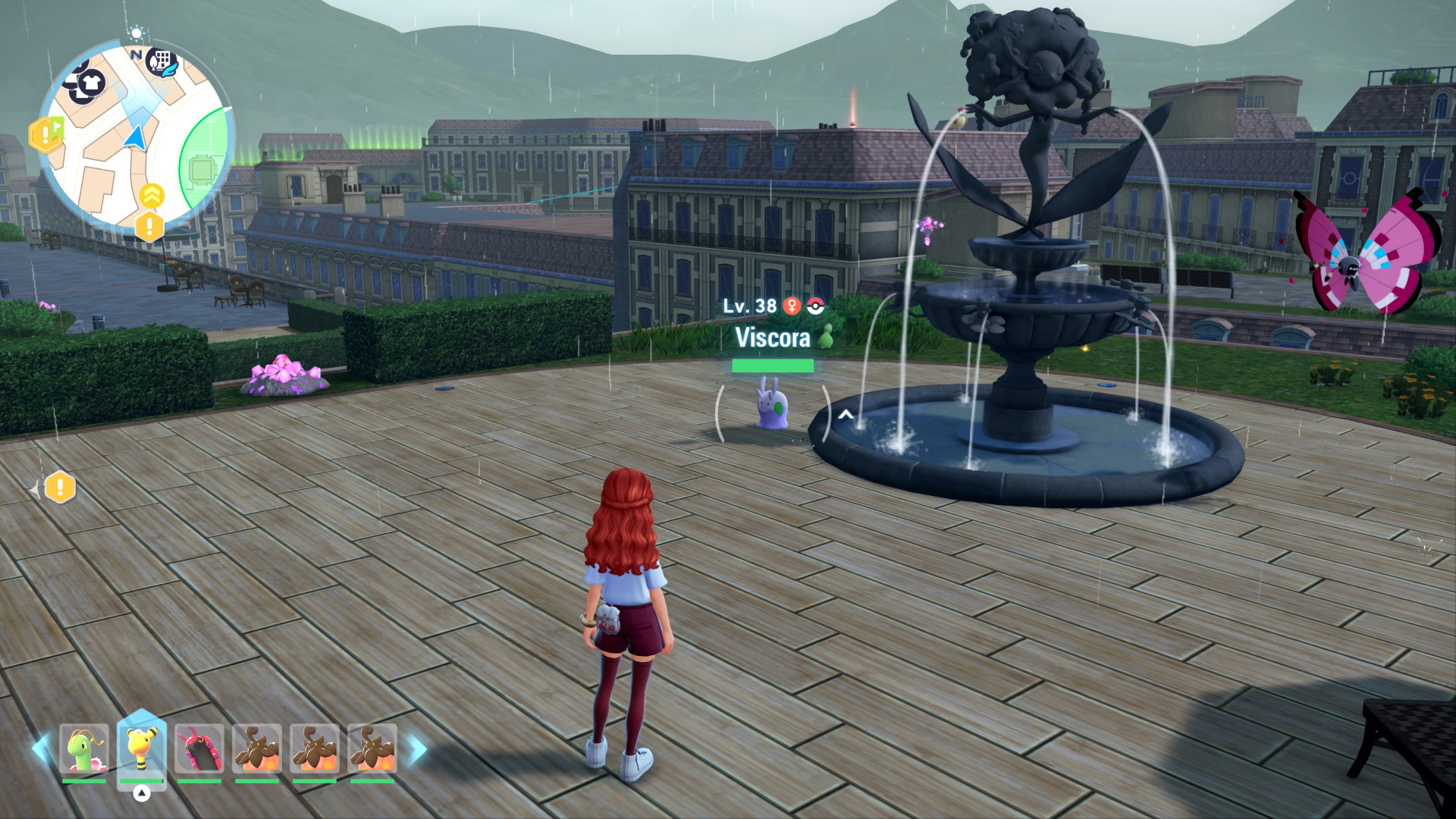
Task: Click the building and tree minimap marker
Action: point(162,61)
